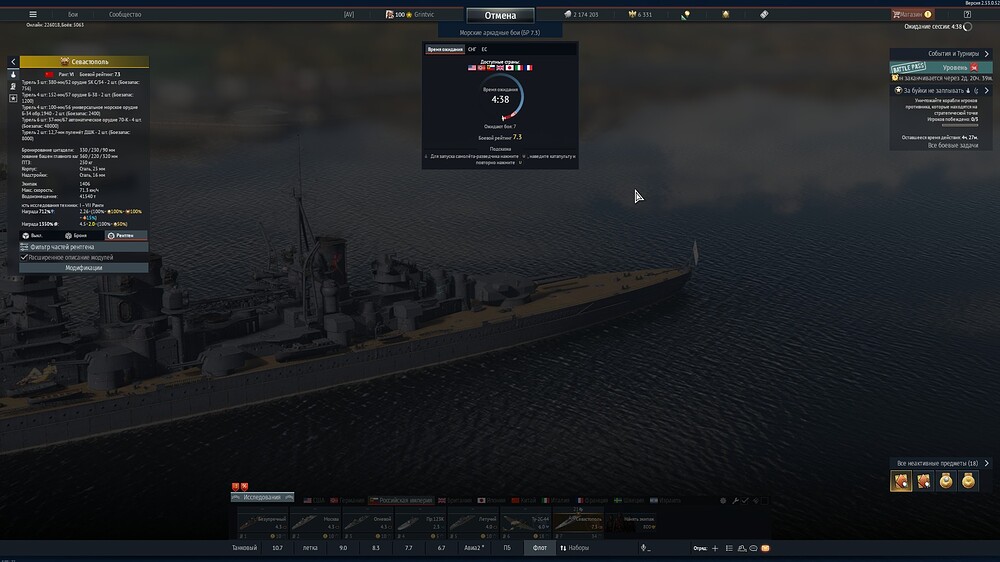Open the Сообщество menu
Viewport: 1000px width, 562px height.
125,15
